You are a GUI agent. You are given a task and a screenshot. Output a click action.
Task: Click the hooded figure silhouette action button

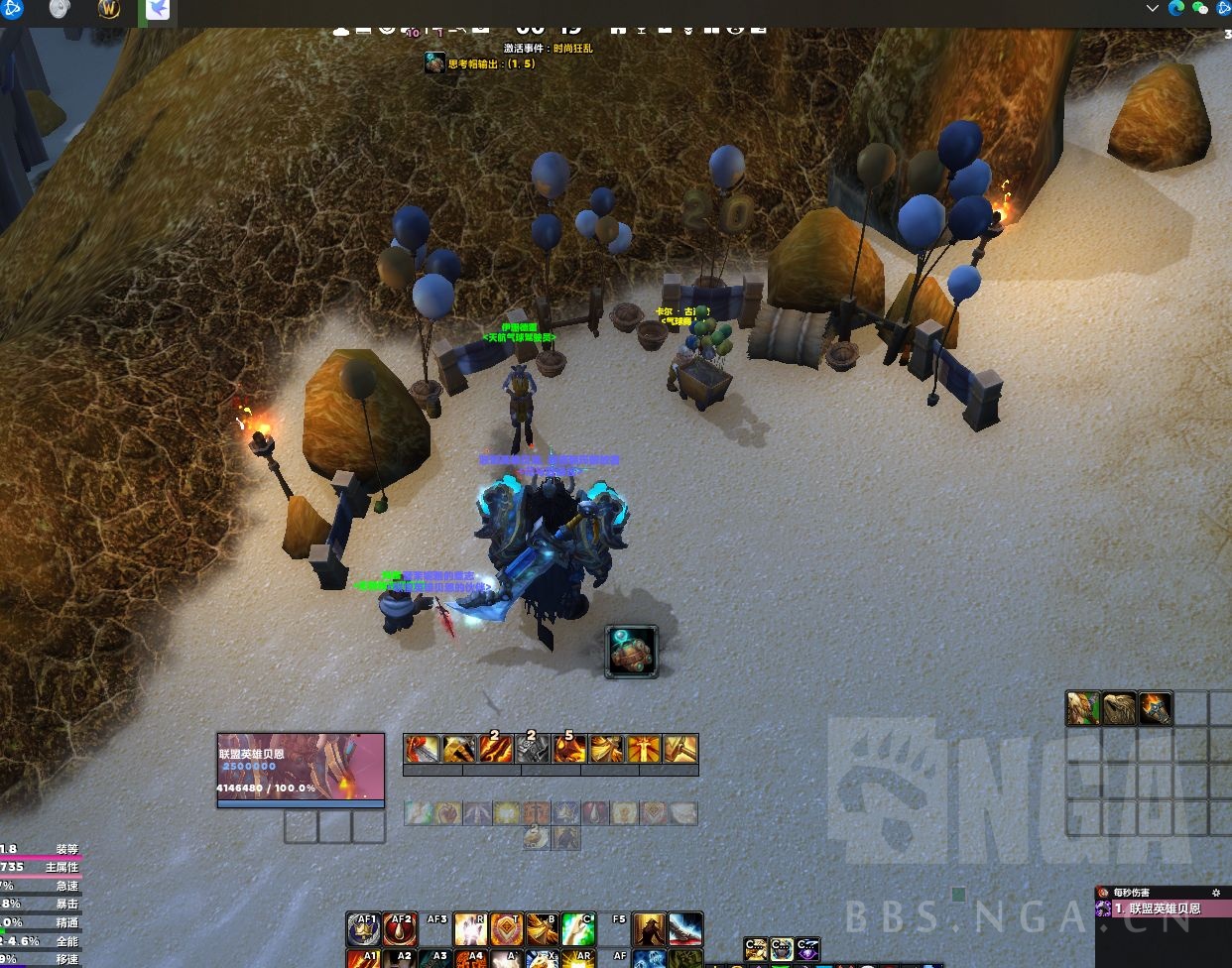pos(649,928)
